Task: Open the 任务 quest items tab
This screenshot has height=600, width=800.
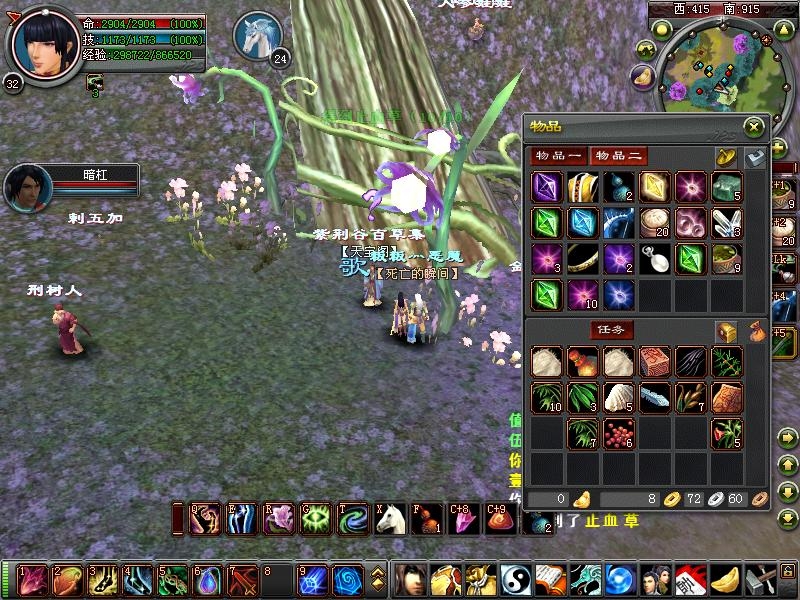Action: pos(611,330)
